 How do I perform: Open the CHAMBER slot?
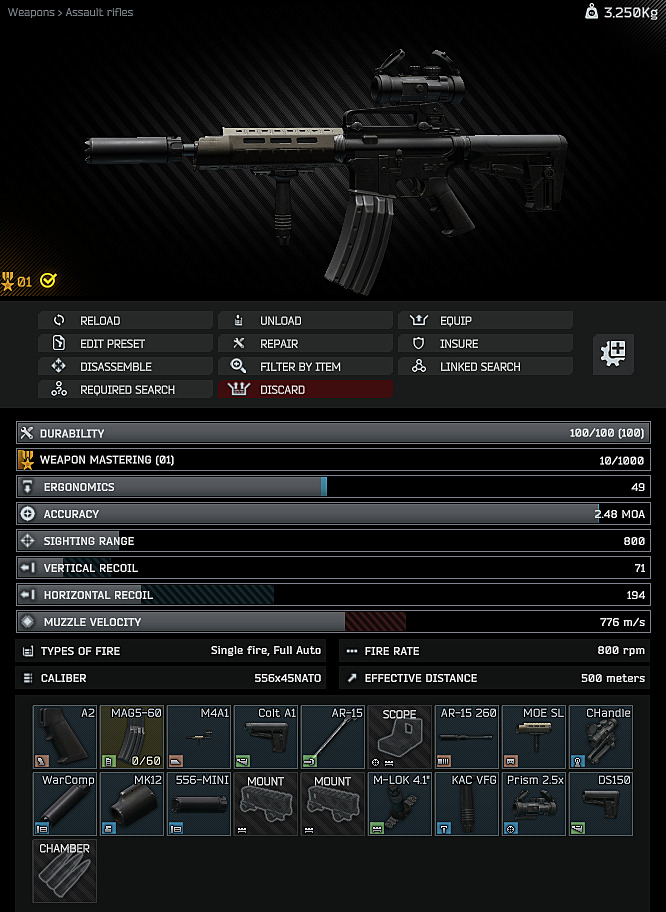click(65, 871)
